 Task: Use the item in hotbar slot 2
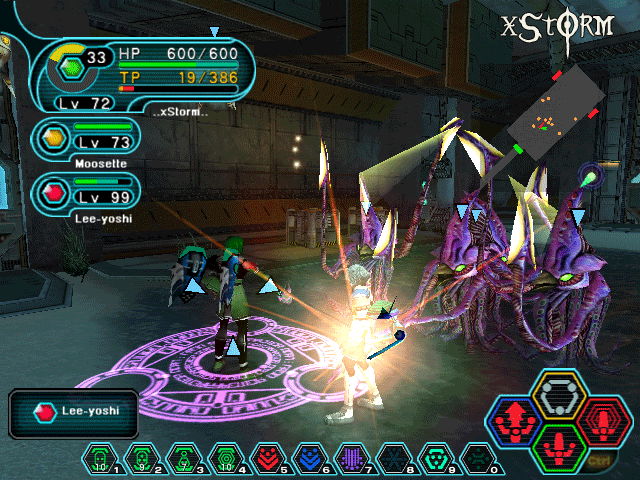pyautogui.click(x=141, y=457)
